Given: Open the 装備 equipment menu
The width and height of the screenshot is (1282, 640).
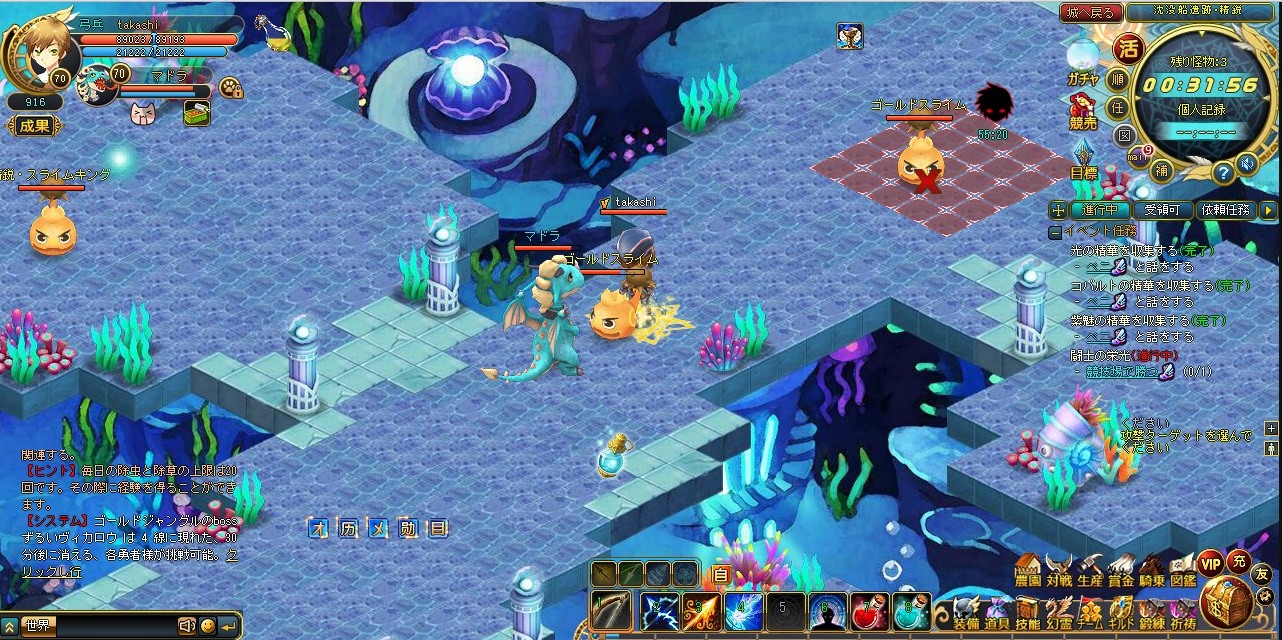Looking at the screenshot, I should click(965, 611).
